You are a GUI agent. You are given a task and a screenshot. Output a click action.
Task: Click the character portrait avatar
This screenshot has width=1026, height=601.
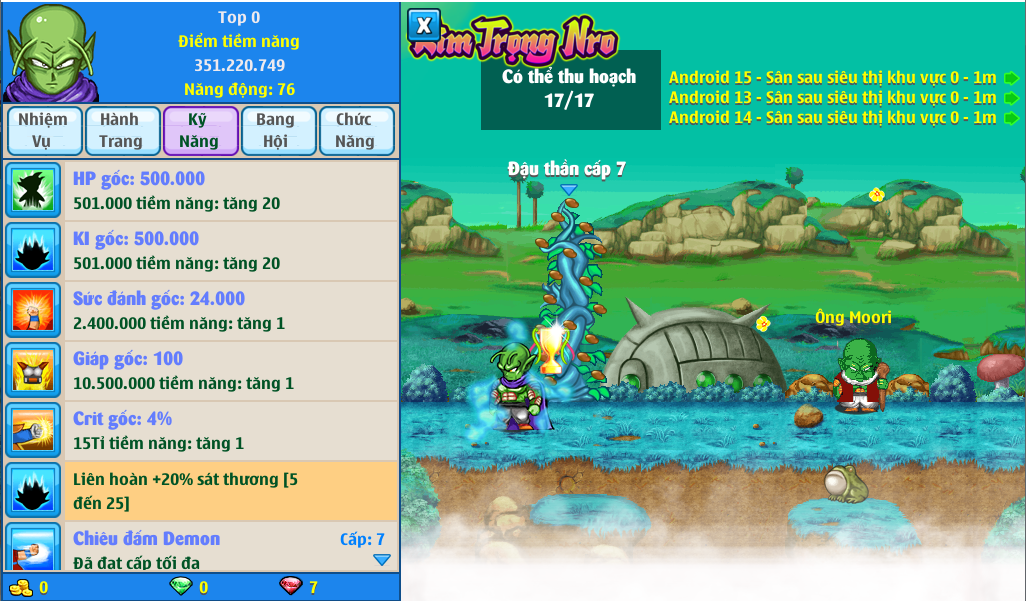click(x=47, y=51)
